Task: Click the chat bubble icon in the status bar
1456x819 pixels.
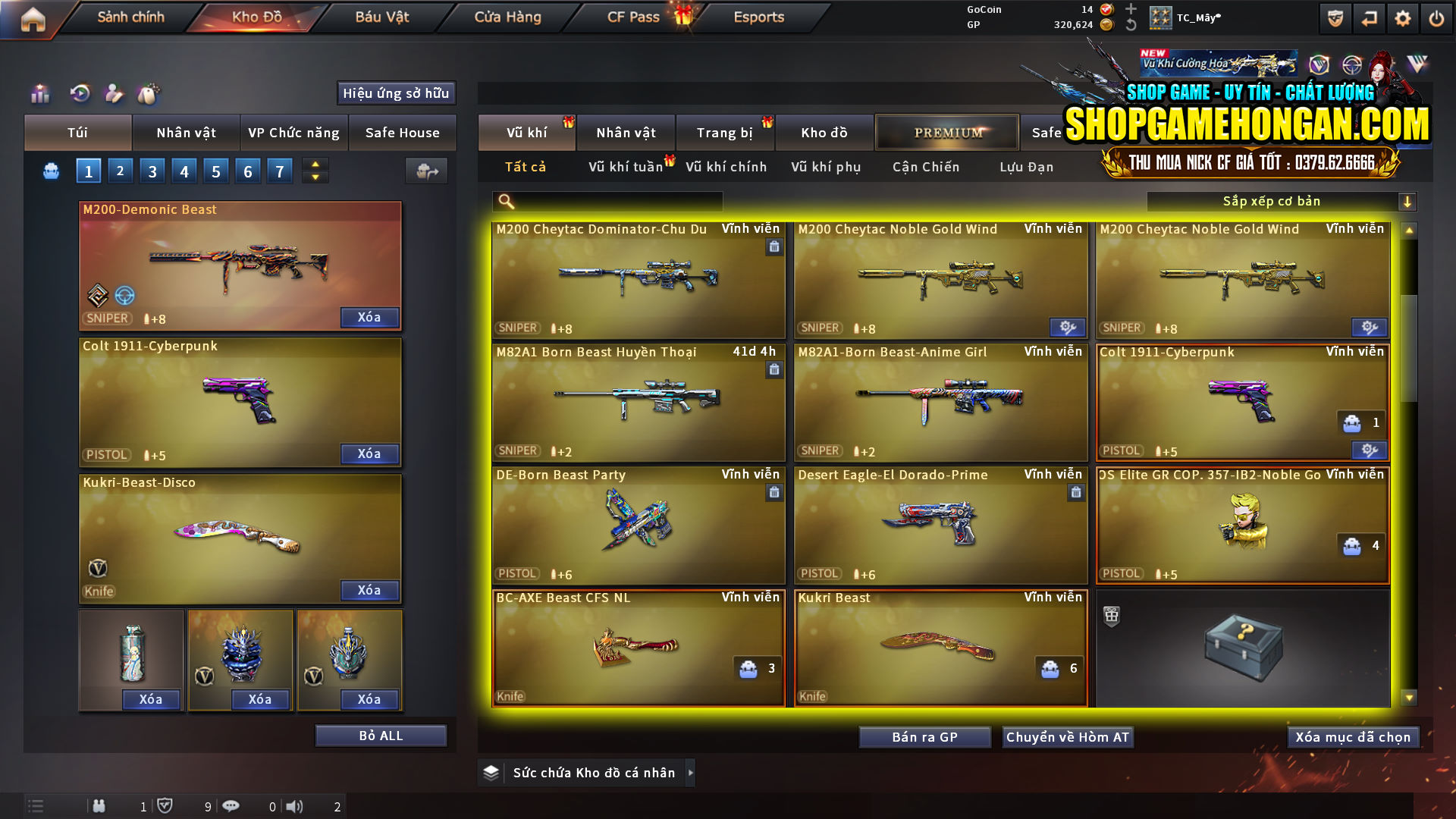Action: [231, 806]
